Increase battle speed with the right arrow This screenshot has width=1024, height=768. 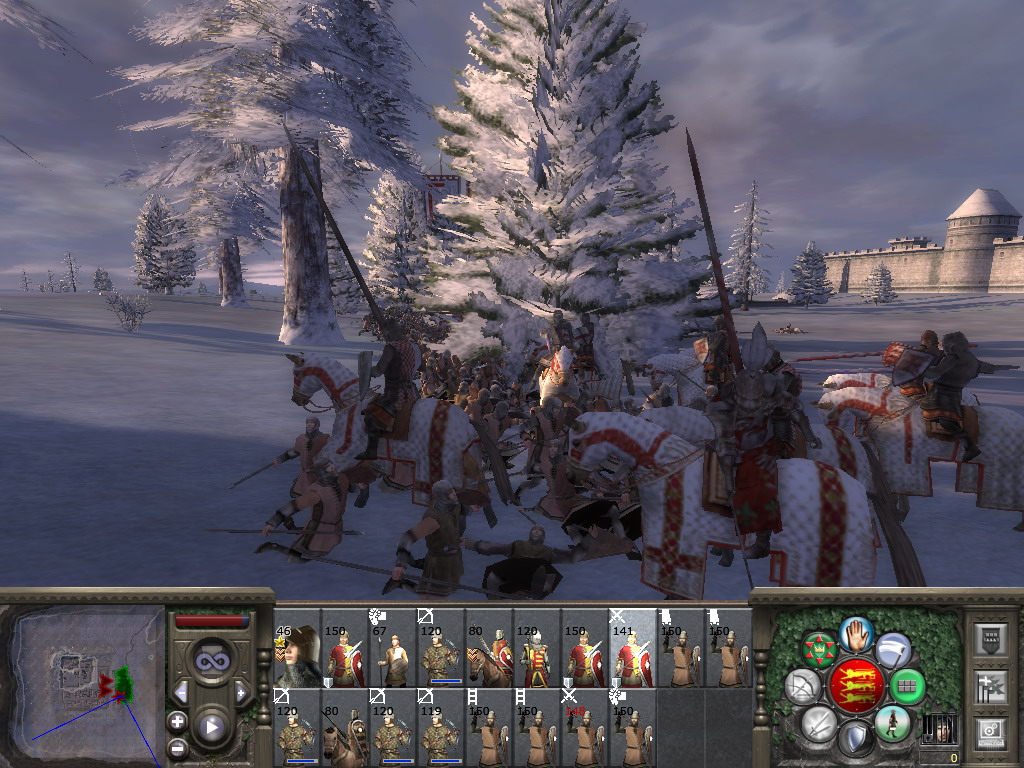[x=241, y=692]
